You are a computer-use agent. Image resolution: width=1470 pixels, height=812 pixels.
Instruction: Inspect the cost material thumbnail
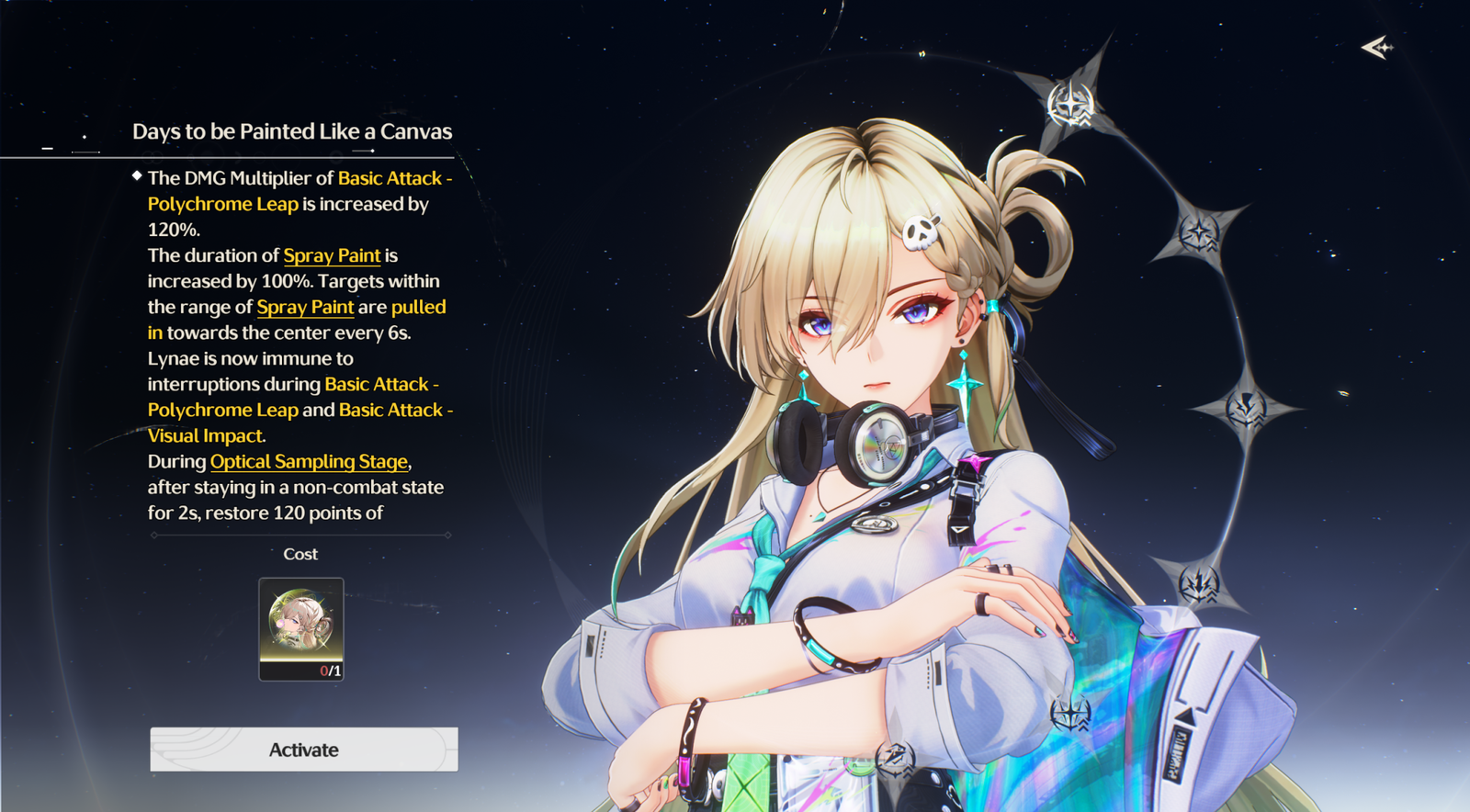[301, 628]
